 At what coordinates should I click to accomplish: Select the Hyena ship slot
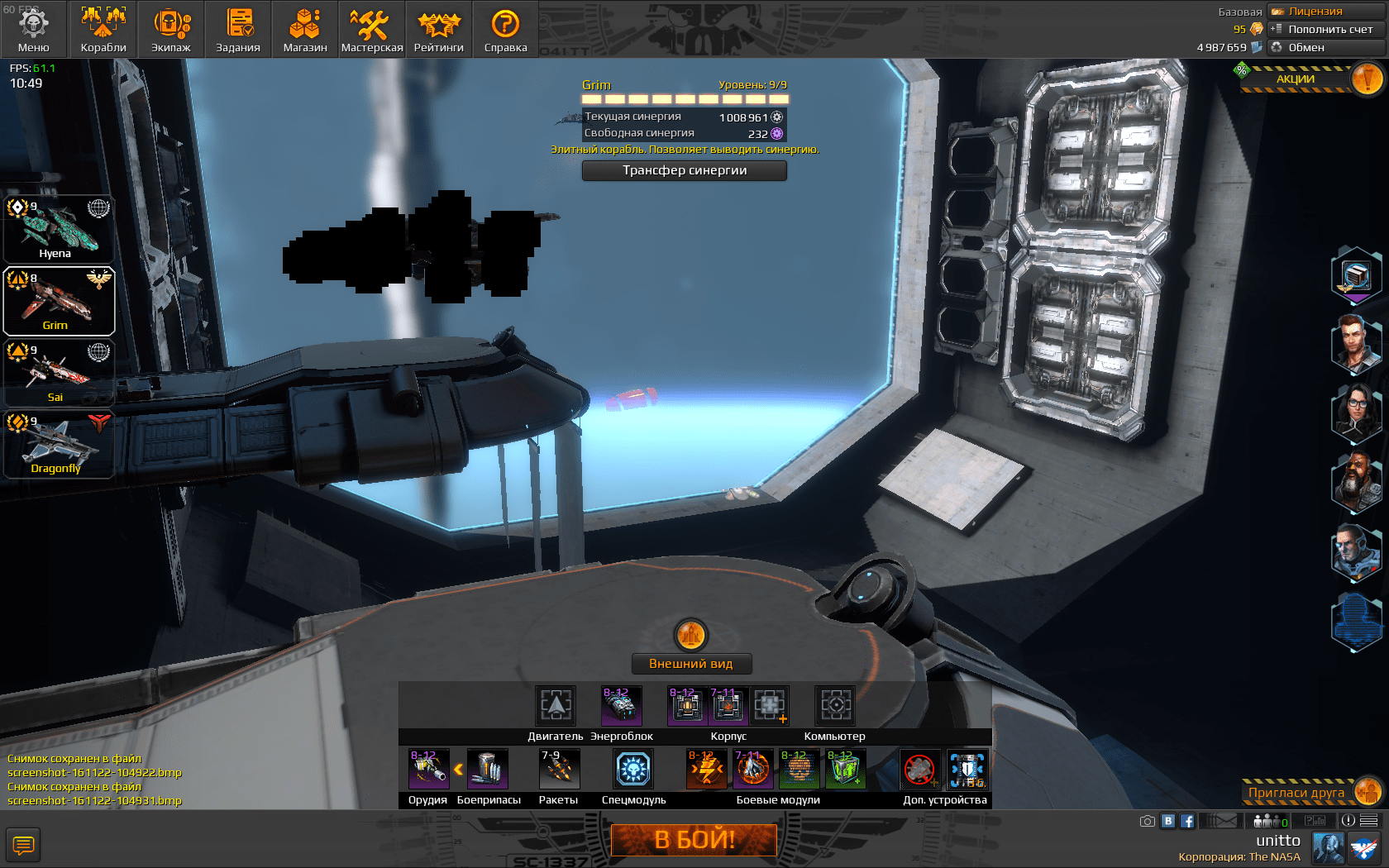(58, 230)
